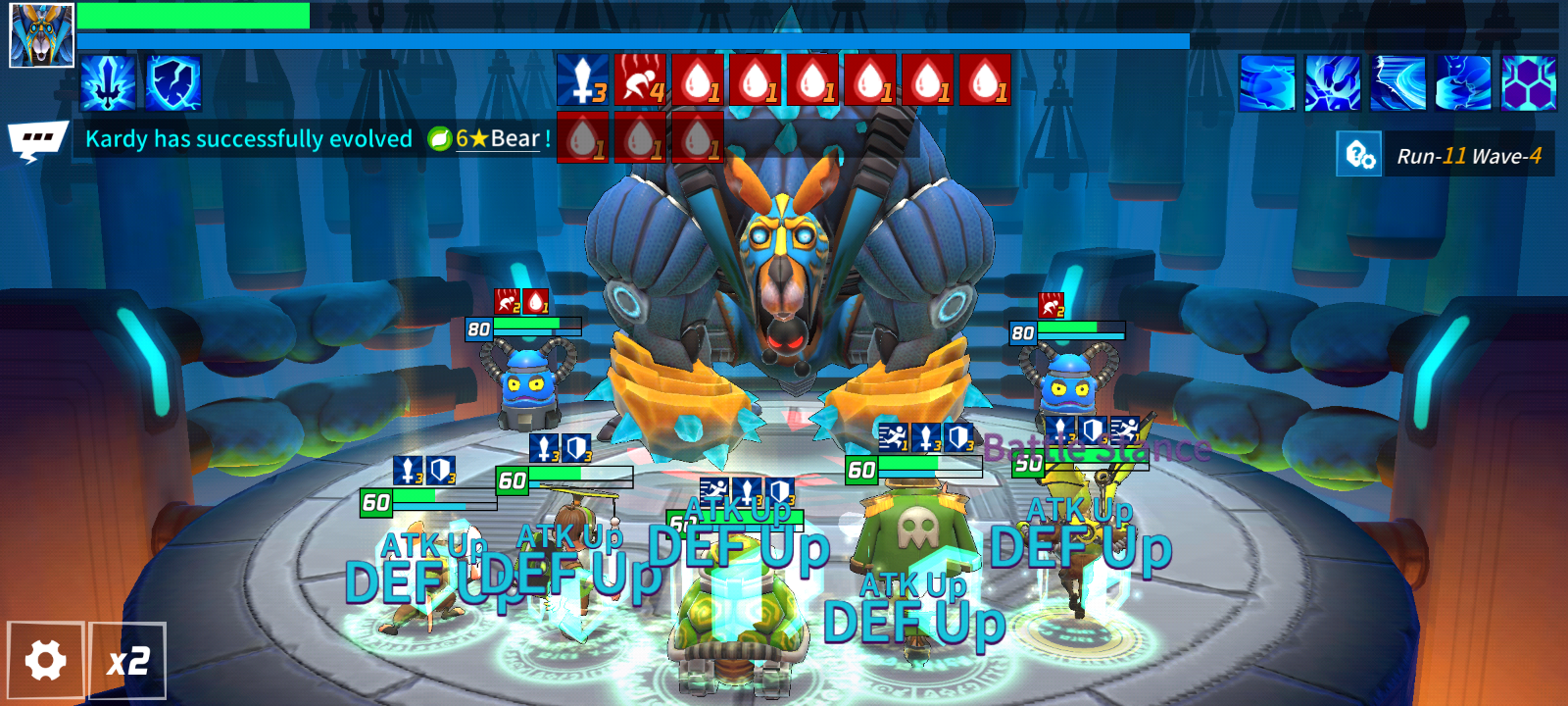Tap the underlined 6★Bear link
This screenshot has width=1568, height=706.
tap(497, 139)
